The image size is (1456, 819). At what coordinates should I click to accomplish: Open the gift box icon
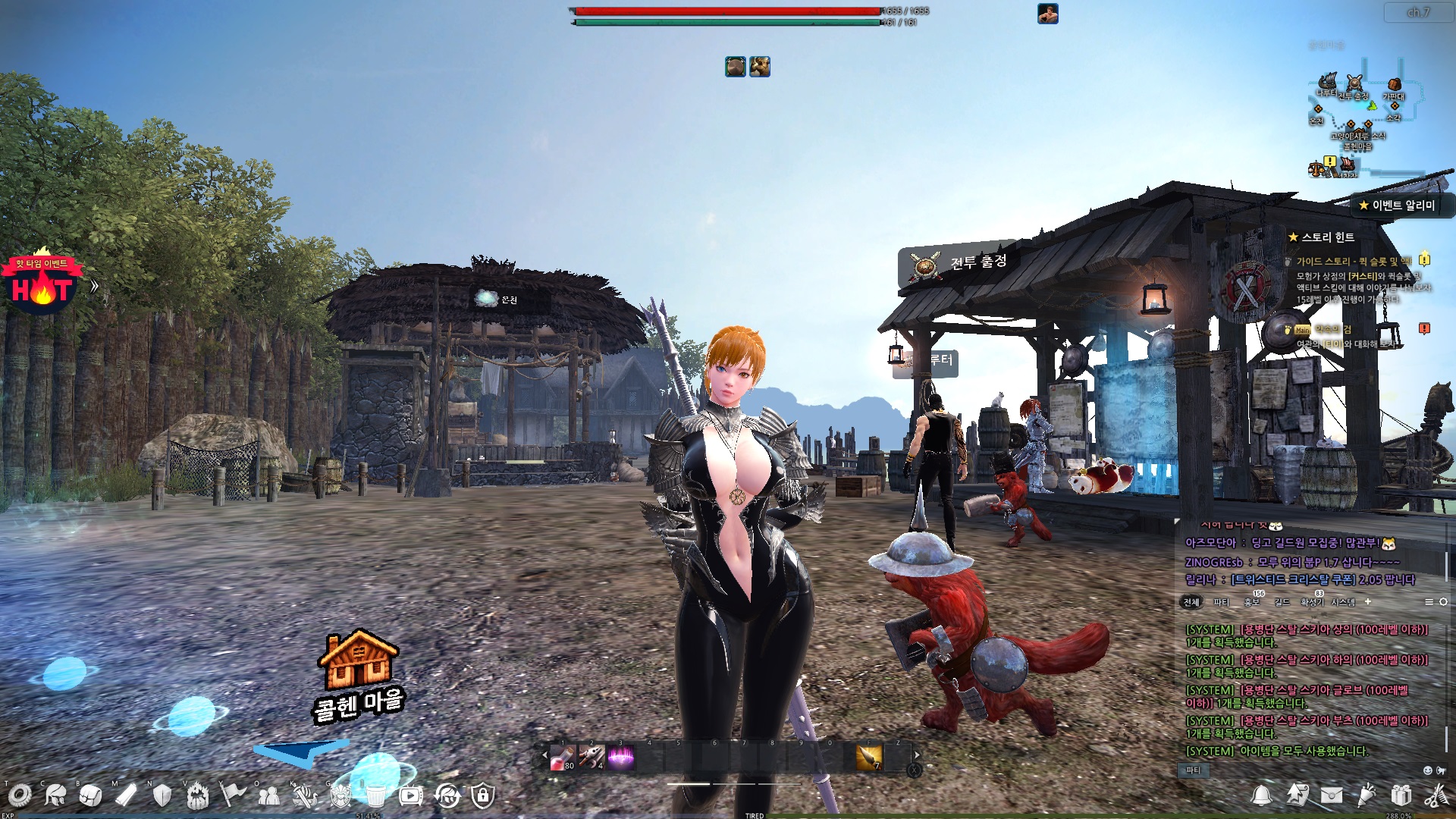1401,795
